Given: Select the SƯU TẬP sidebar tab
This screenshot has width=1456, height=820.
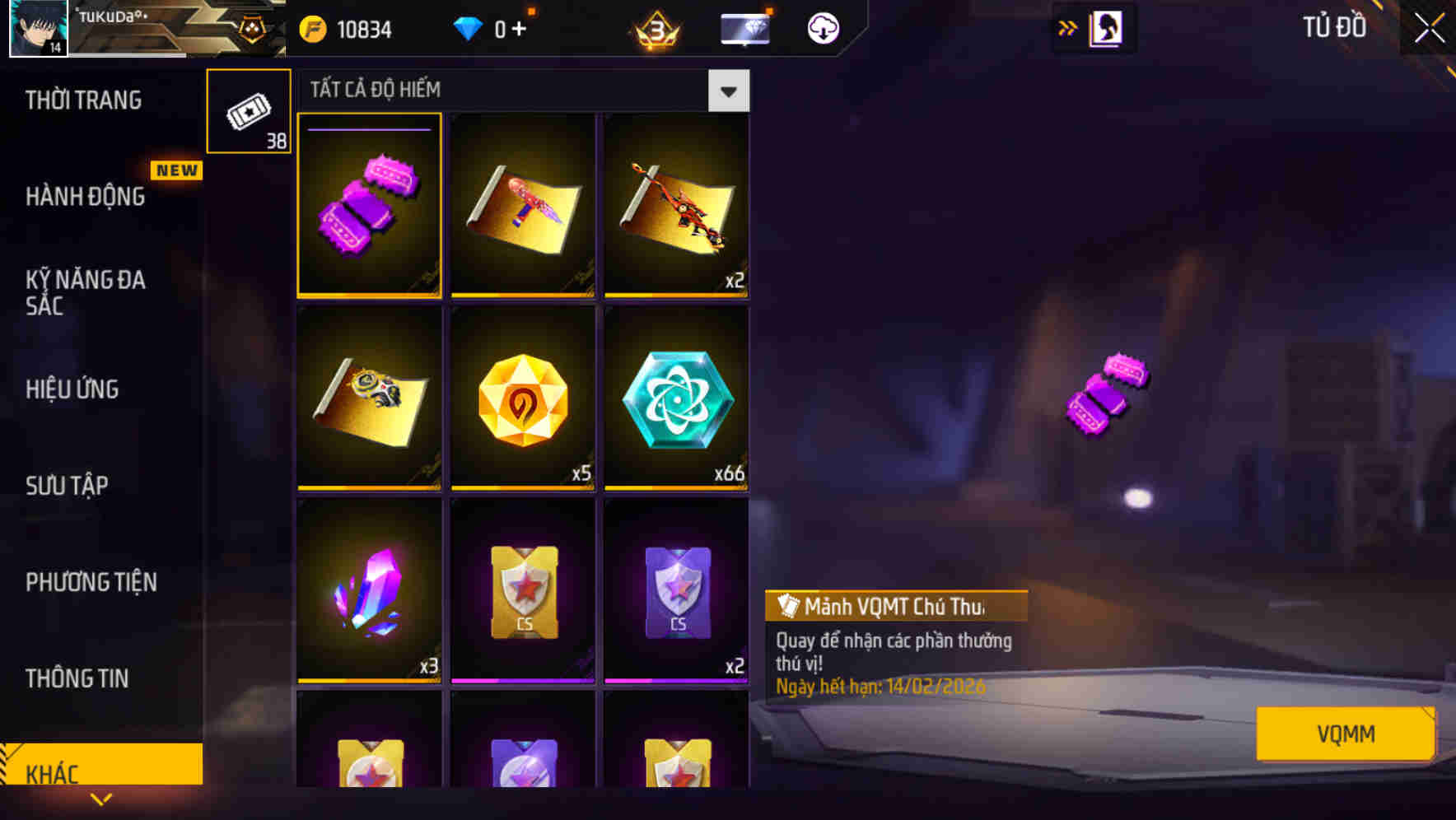Looking at the screenshot, I should click(68, 486).
